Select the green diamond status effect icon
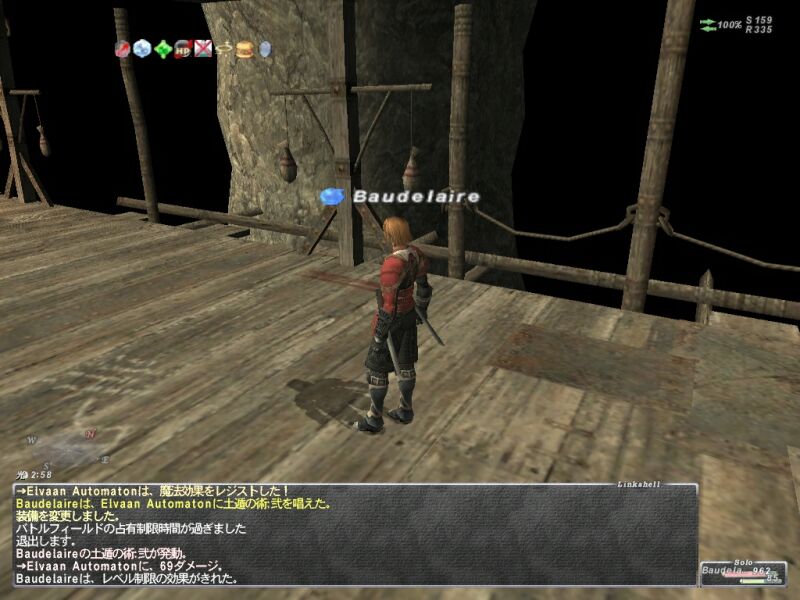Viewport: 800px width, 600px height. coord(162,48)
